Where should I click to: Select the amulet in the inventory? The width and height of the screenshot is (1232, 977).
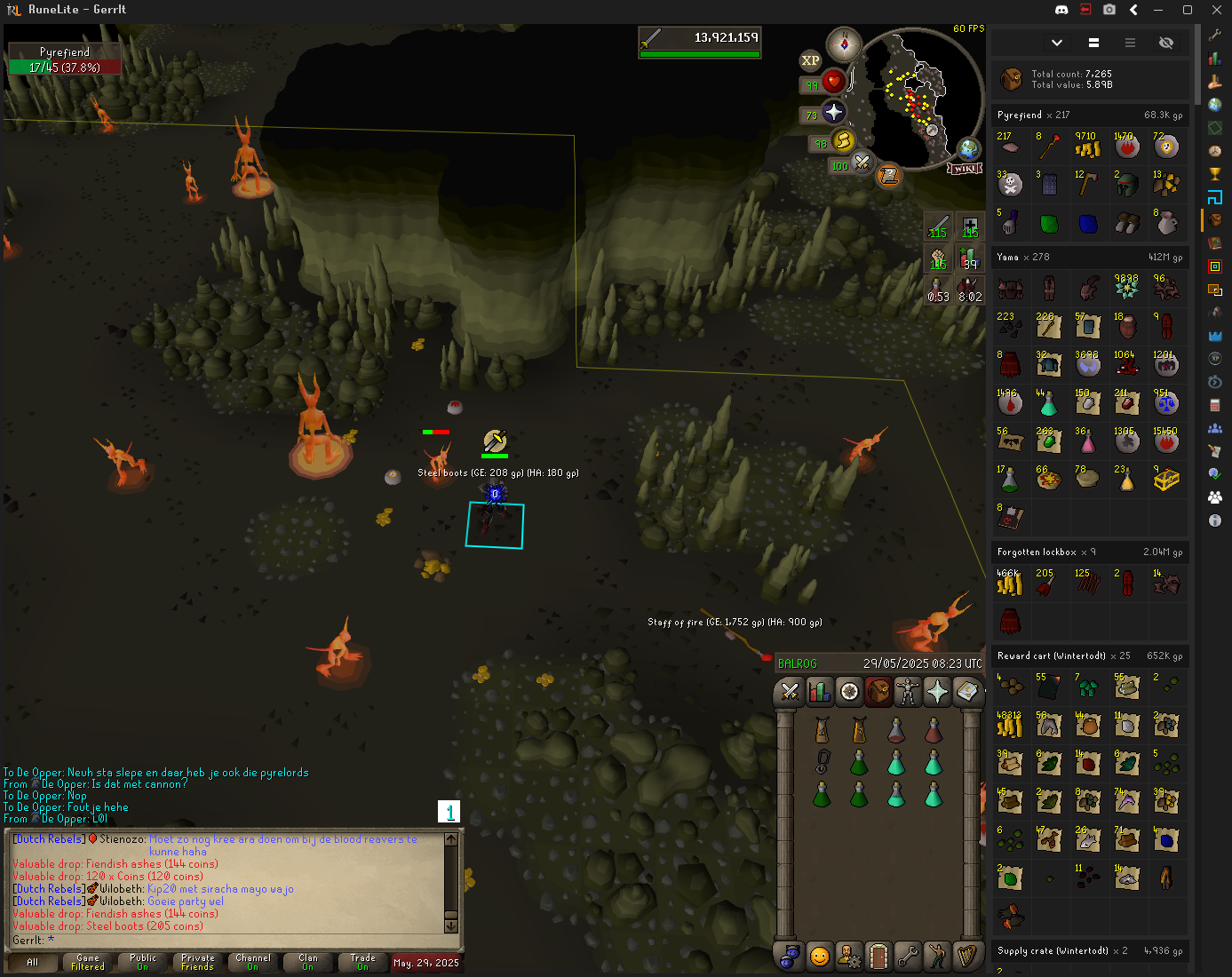823,761
